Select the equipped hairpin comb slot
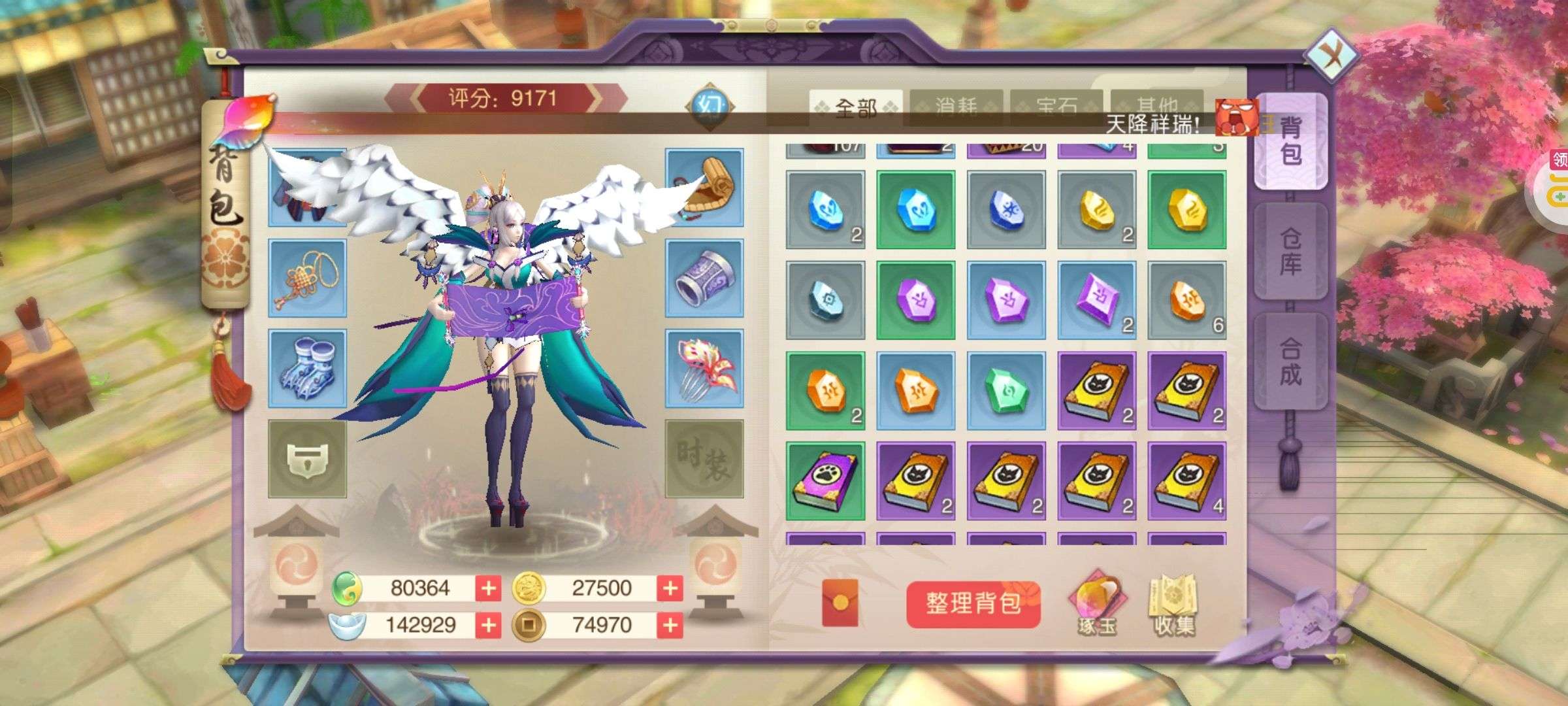Image resolution: width=1568 pixels, height=706 pixels. (x=704, y=369)
